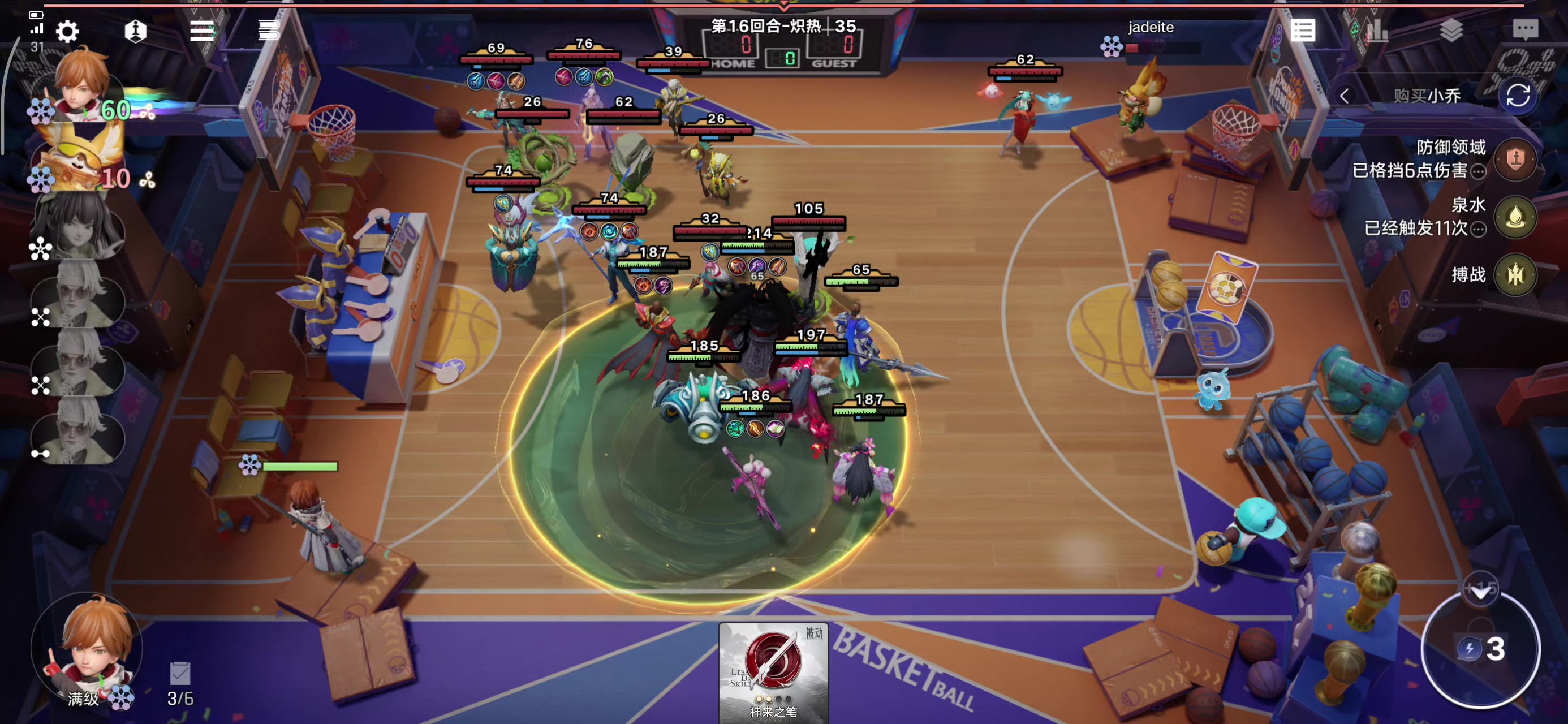The image size is (1568, 724).
Task: View the 防御领域 synergy shield icon
Action: pyautogui.click(x=1515, y=160)
